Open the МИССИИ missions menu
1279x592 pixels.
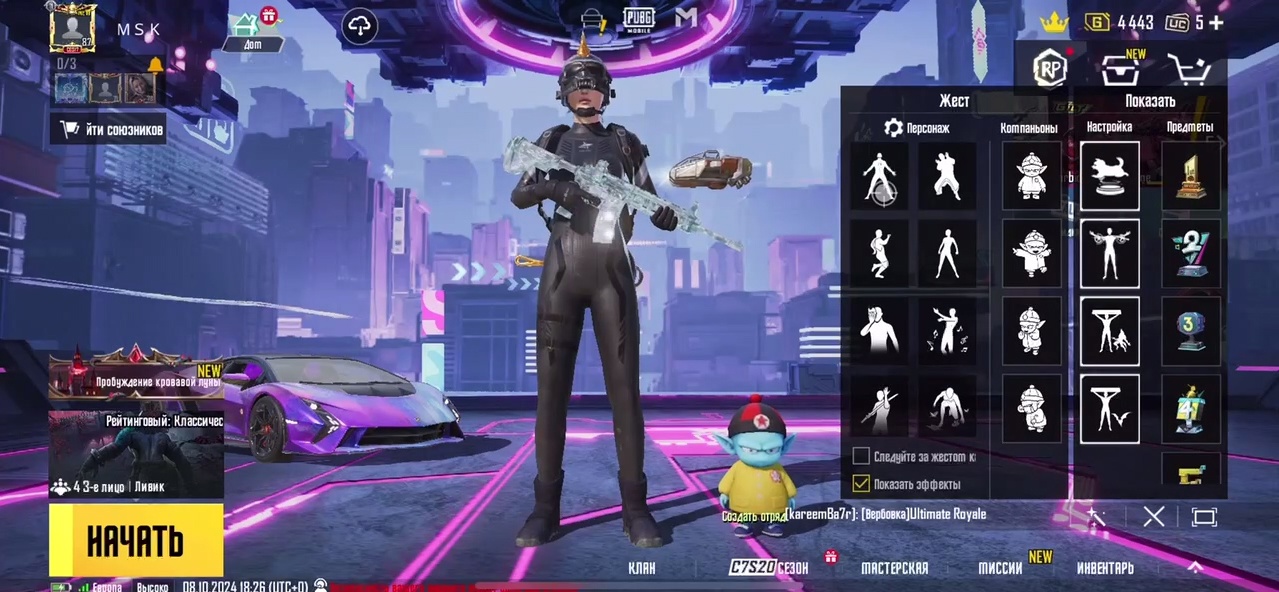1000,568
